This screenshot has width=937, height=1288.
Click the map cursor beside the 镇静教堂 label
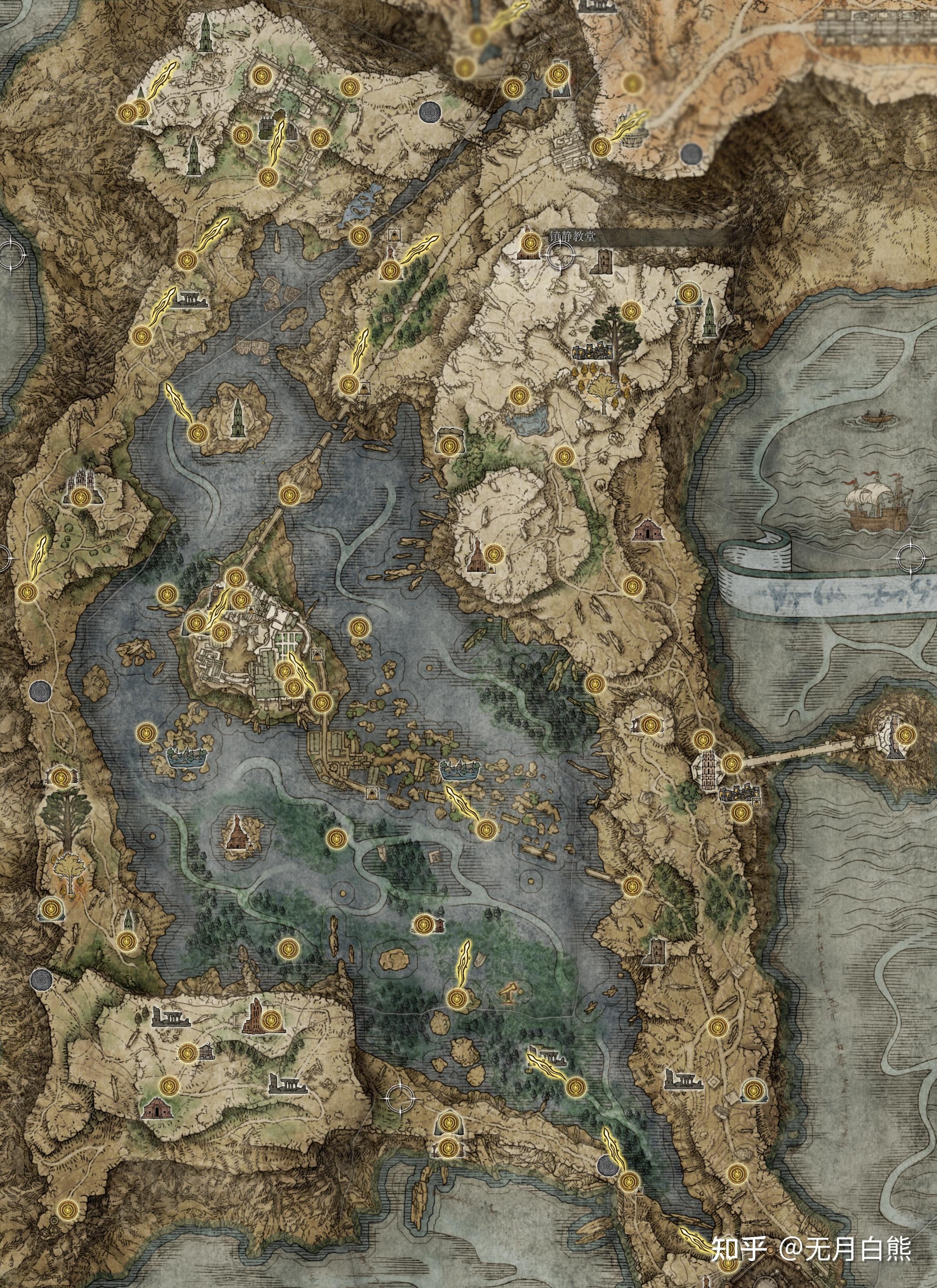click(561, 256)
